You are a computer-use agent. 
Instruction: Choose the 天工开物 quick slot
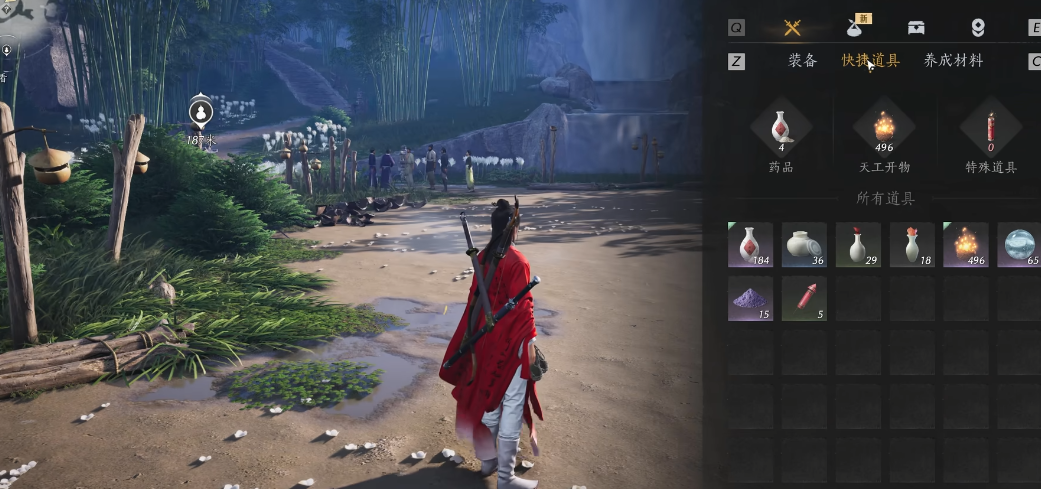click(884, 129)
